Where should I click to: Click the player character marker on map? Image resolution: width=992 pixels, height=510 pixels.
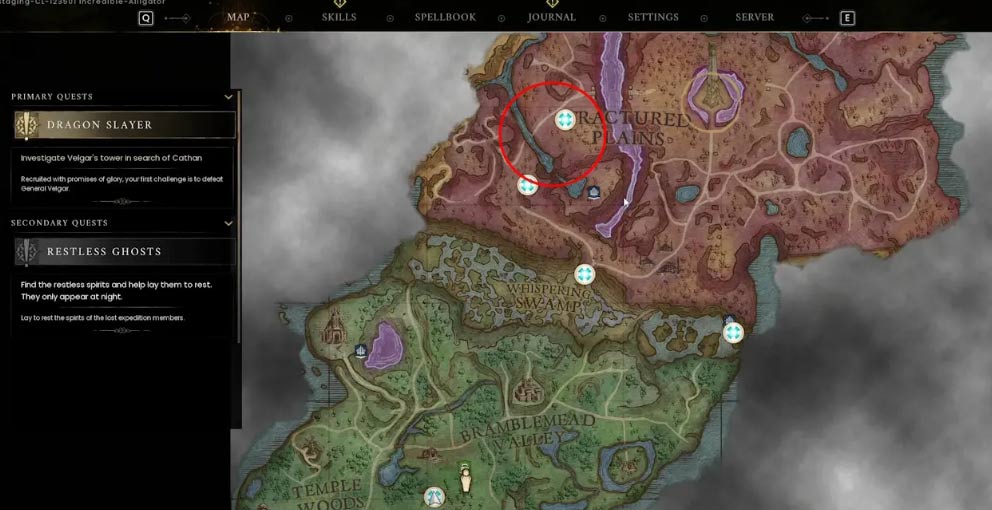pyautogui.click(x=465, y=479)
